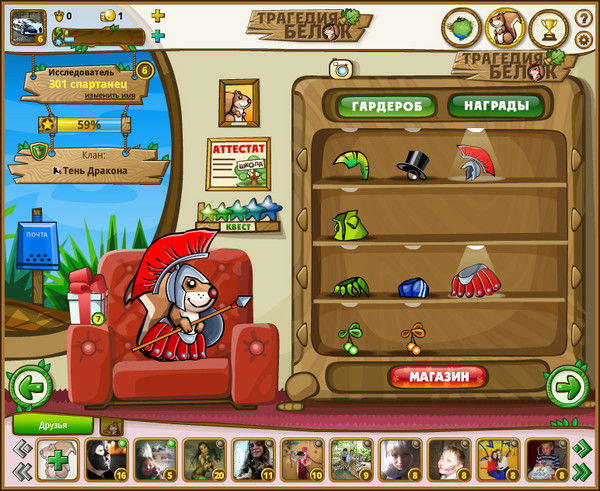Go back using the green left arrow

coord(29,386)
